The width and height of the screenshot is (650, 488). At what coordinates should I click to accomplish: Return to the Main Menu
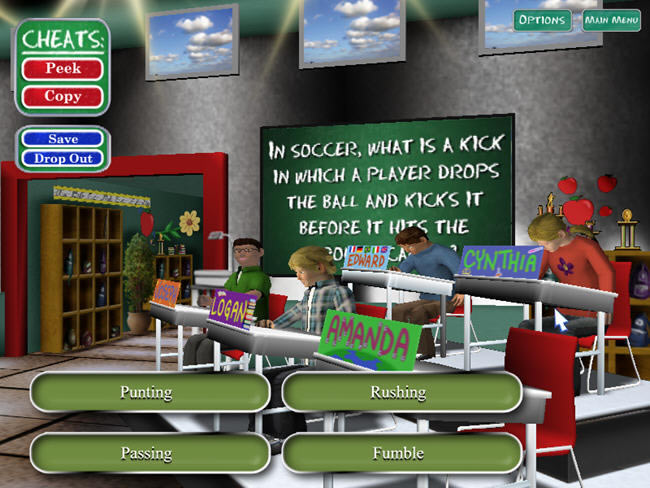[611, 20]
